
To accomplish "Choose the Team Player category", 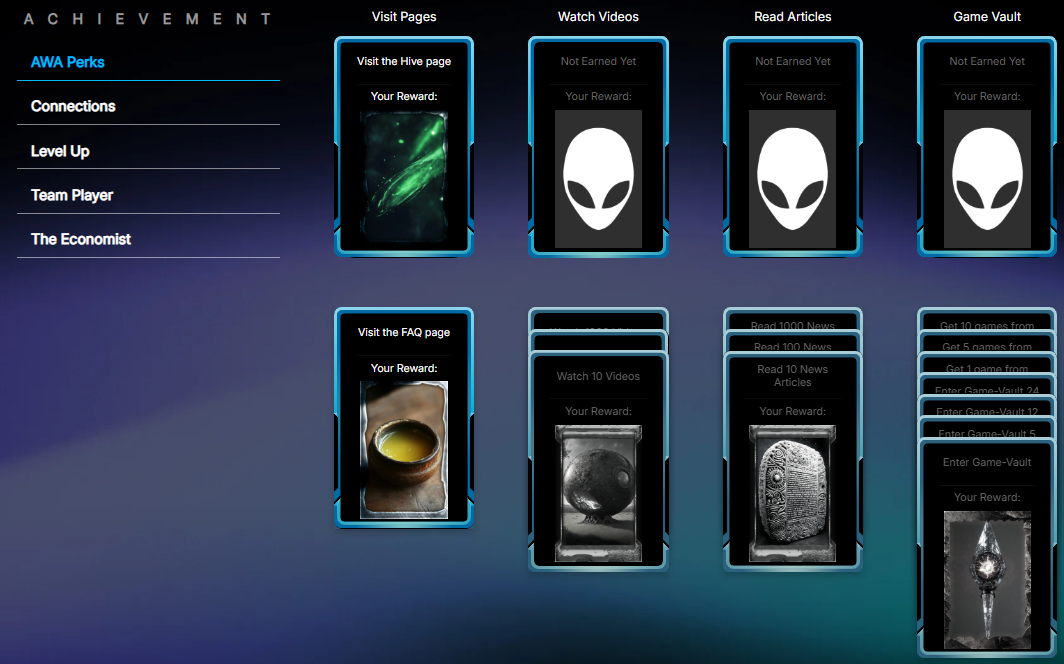I will coord(72,195).
